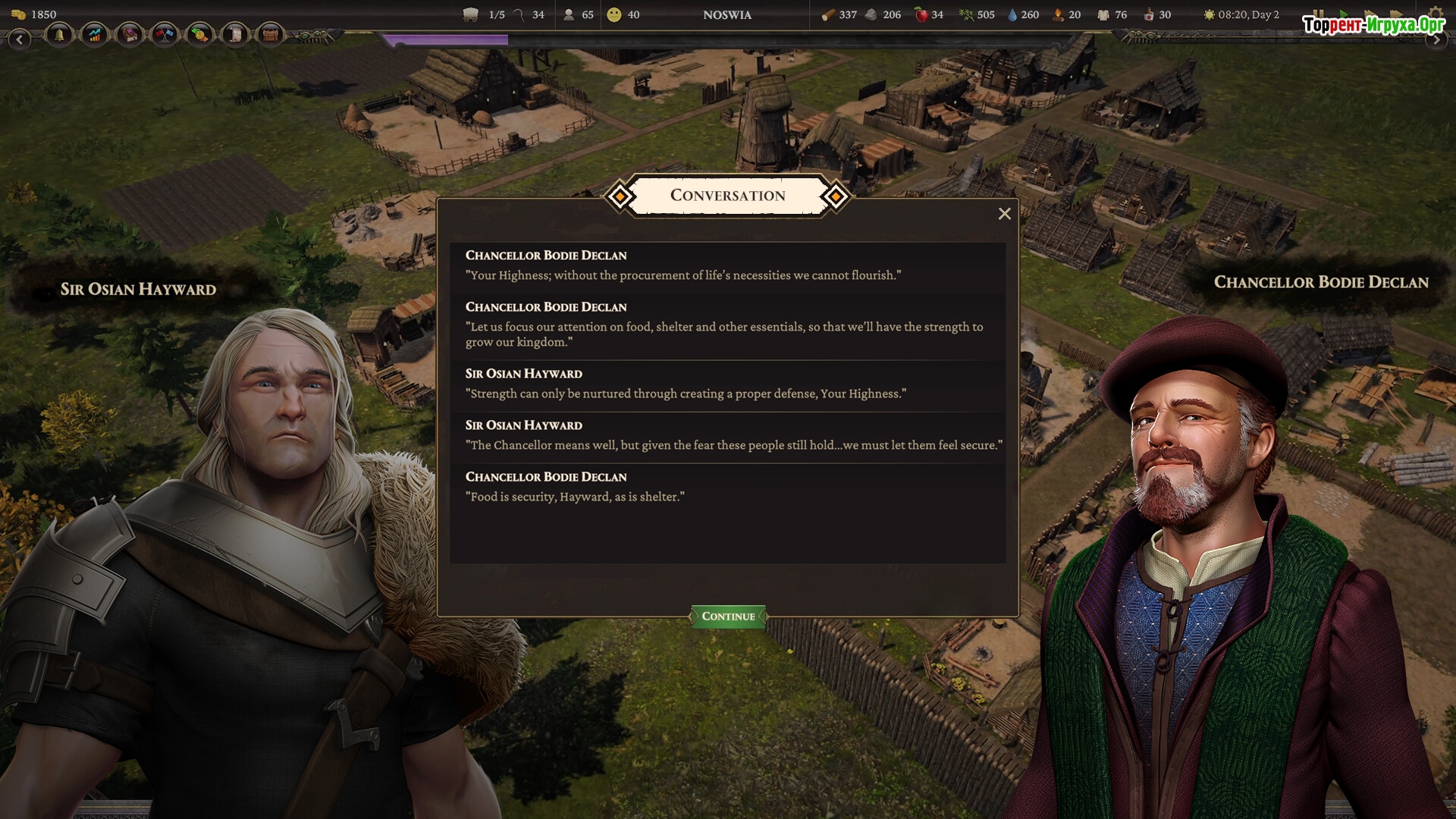The image size is (1456, 819).
Task: Open the coin trade exchange panel
Action: 199,35
